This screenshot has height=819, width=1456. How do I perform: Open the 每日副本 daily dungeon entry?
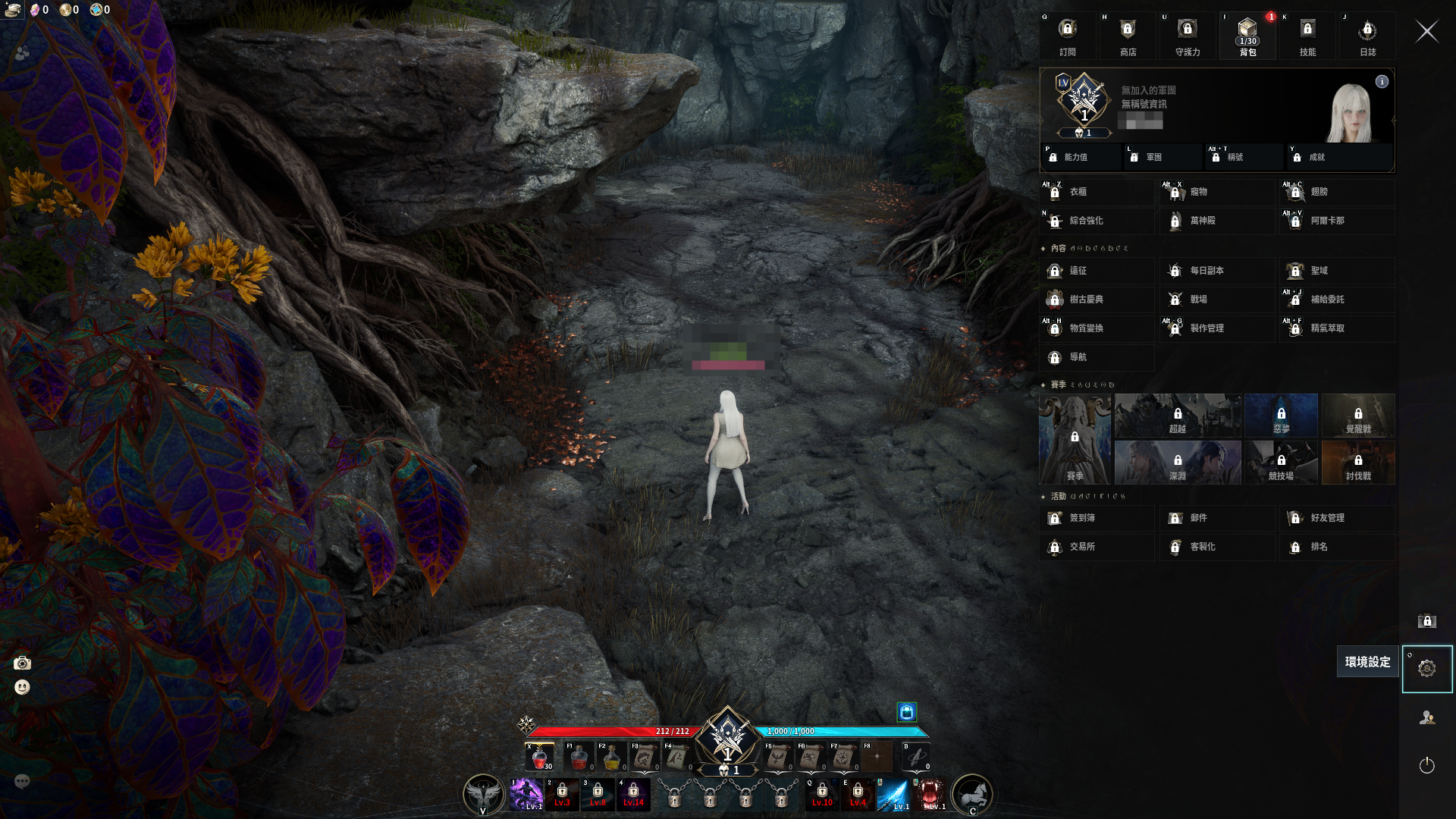1216,271
